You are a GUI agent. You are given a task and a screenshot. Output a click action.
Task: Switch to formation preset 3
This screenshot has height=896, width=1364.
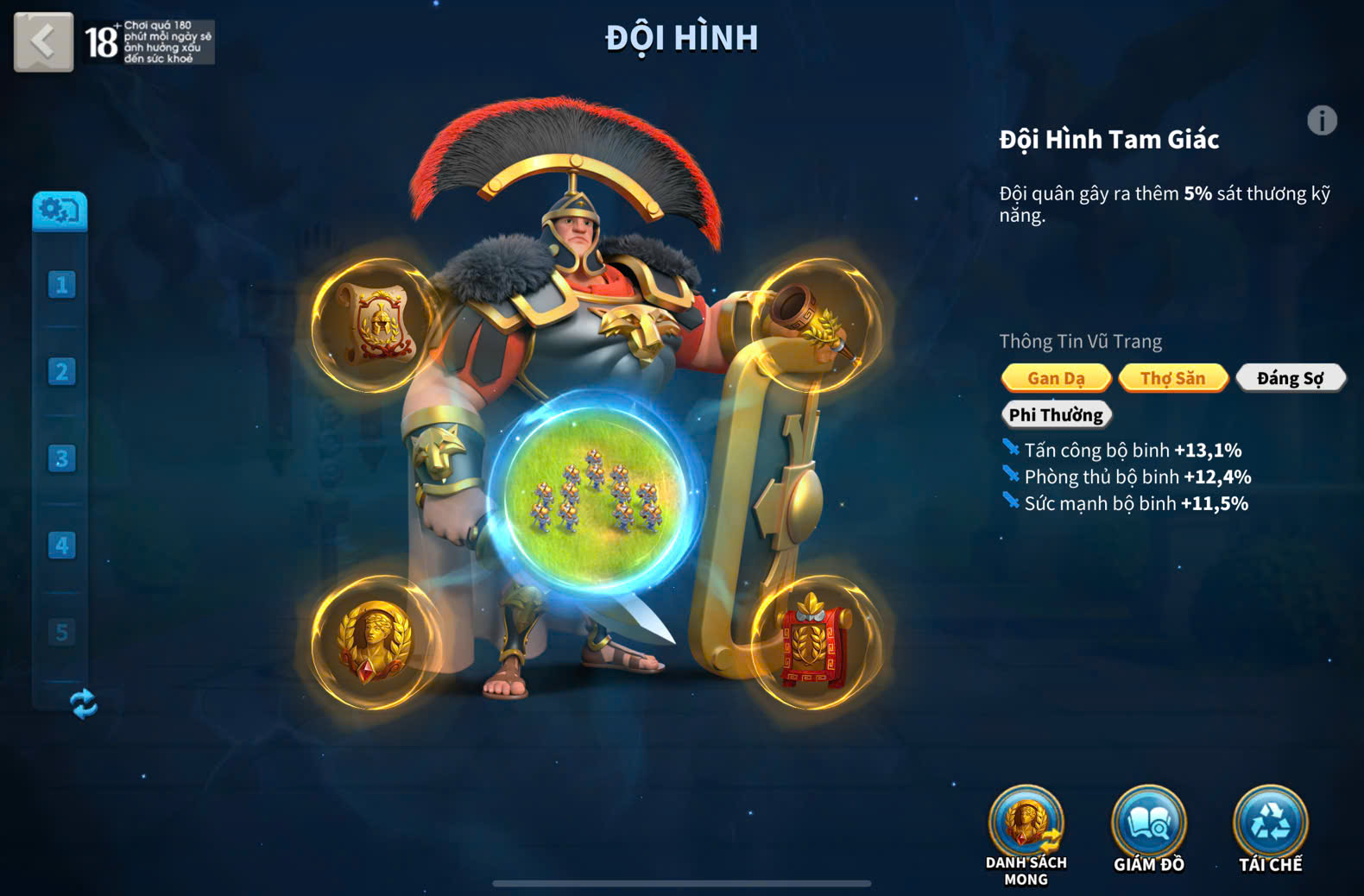click(61, 458)
